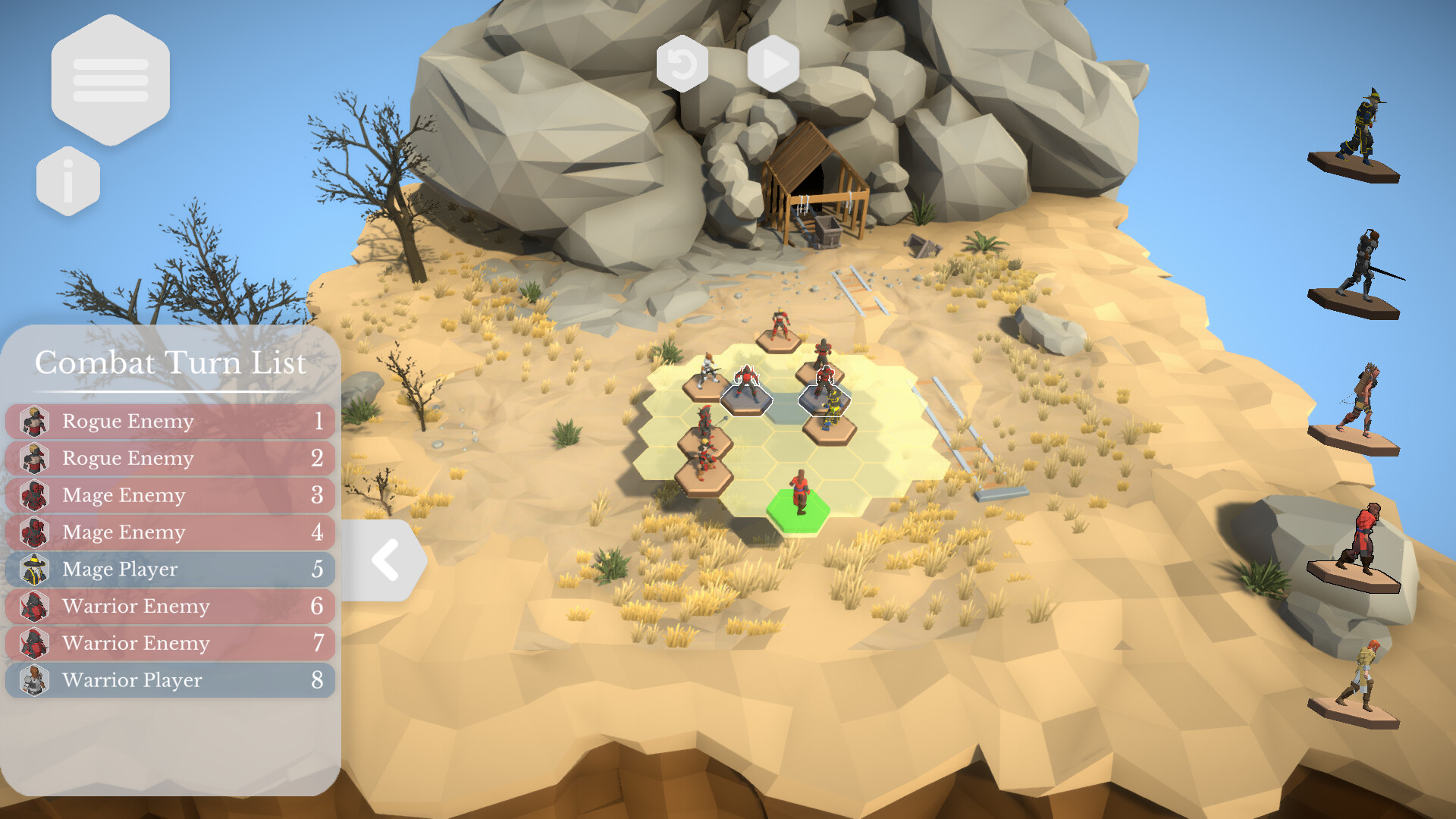Select the Warrior Player row in turn list
Viewport: 1456px width, 819px height.
(x=167, y=680)
